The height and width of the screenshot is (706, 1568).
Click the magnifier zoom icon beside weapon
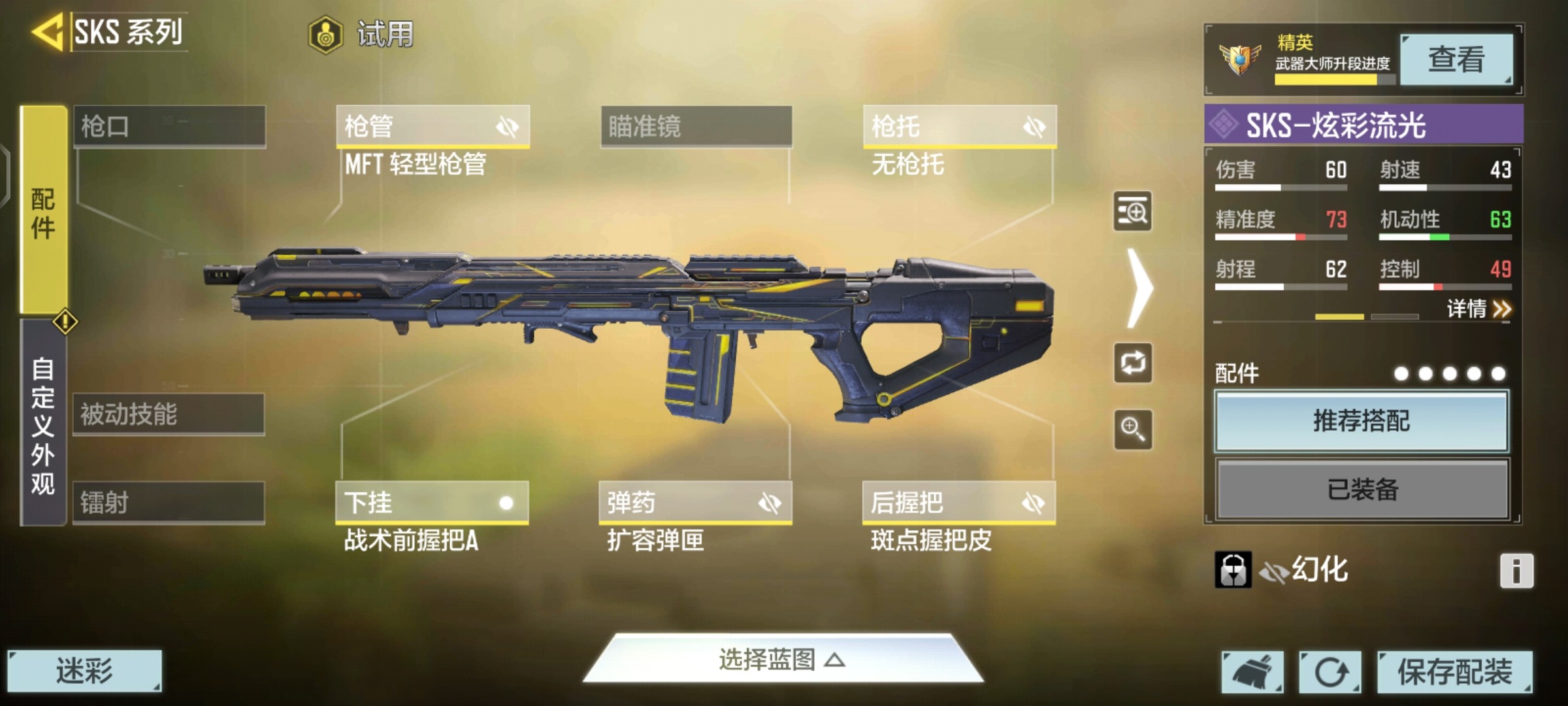1133,429
